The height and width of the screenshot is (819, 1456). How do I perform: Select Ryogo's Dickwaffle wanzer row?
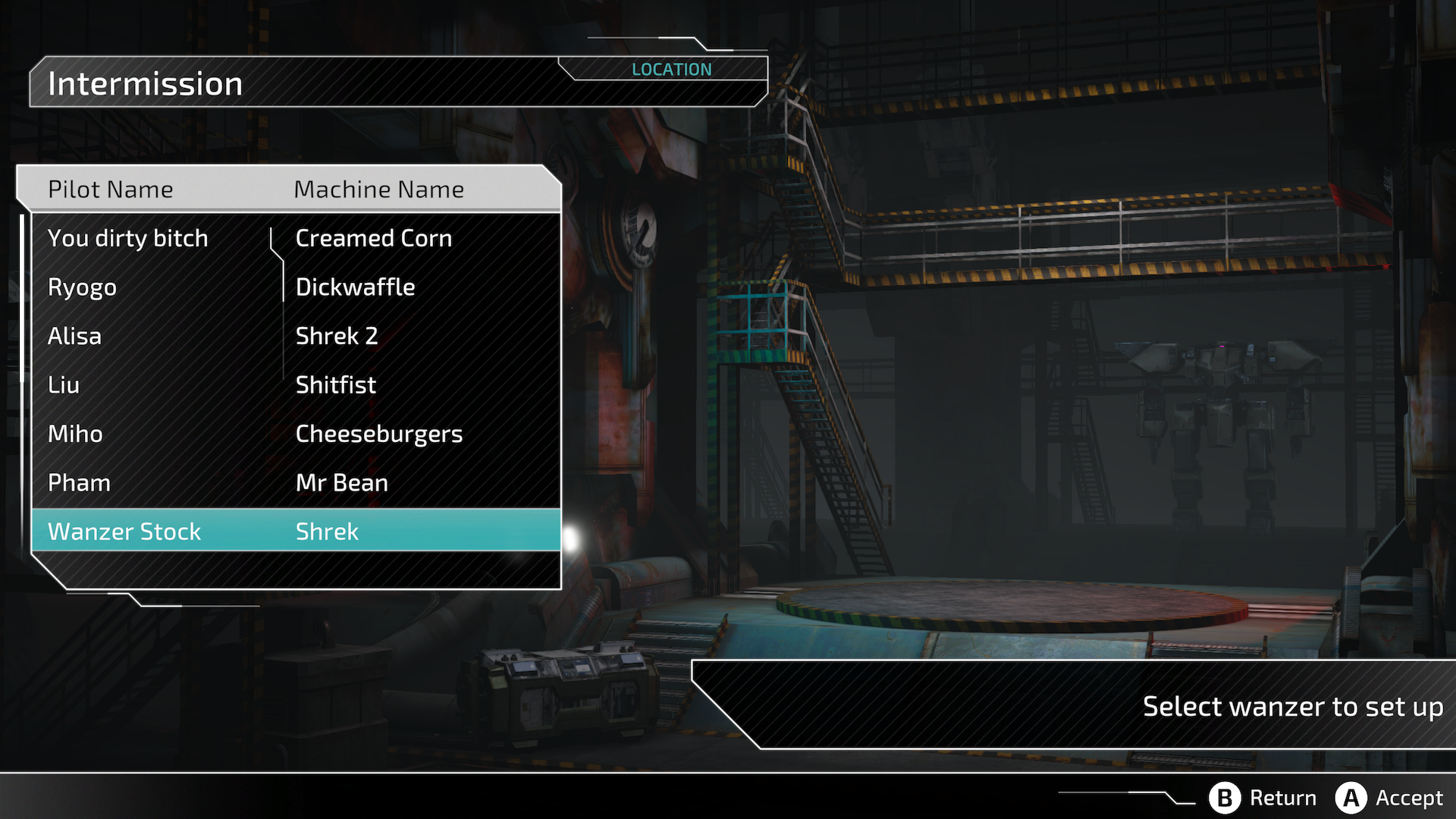coord(296,287)
